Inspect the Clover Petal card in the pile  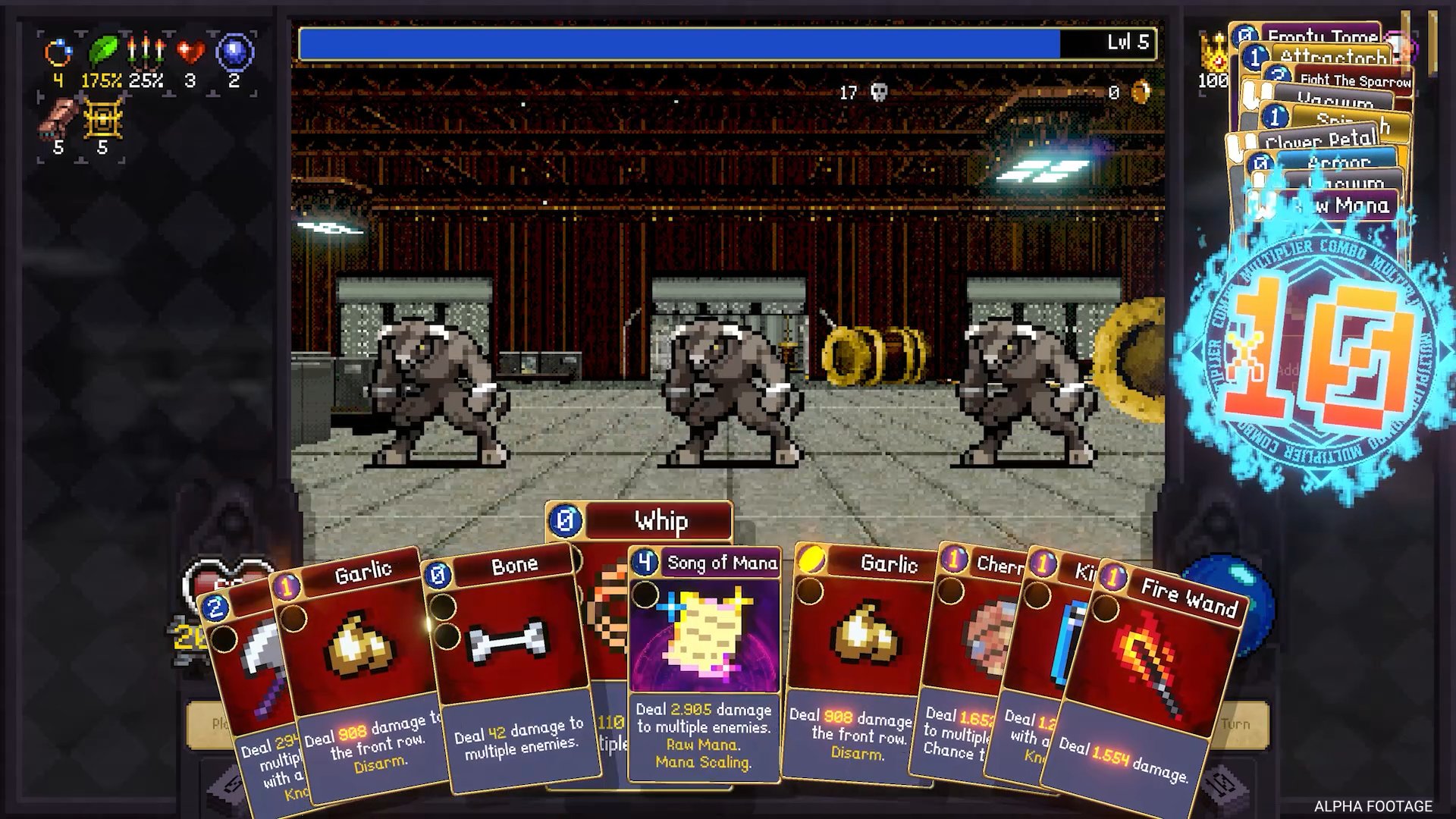[x=1319, y=139]
